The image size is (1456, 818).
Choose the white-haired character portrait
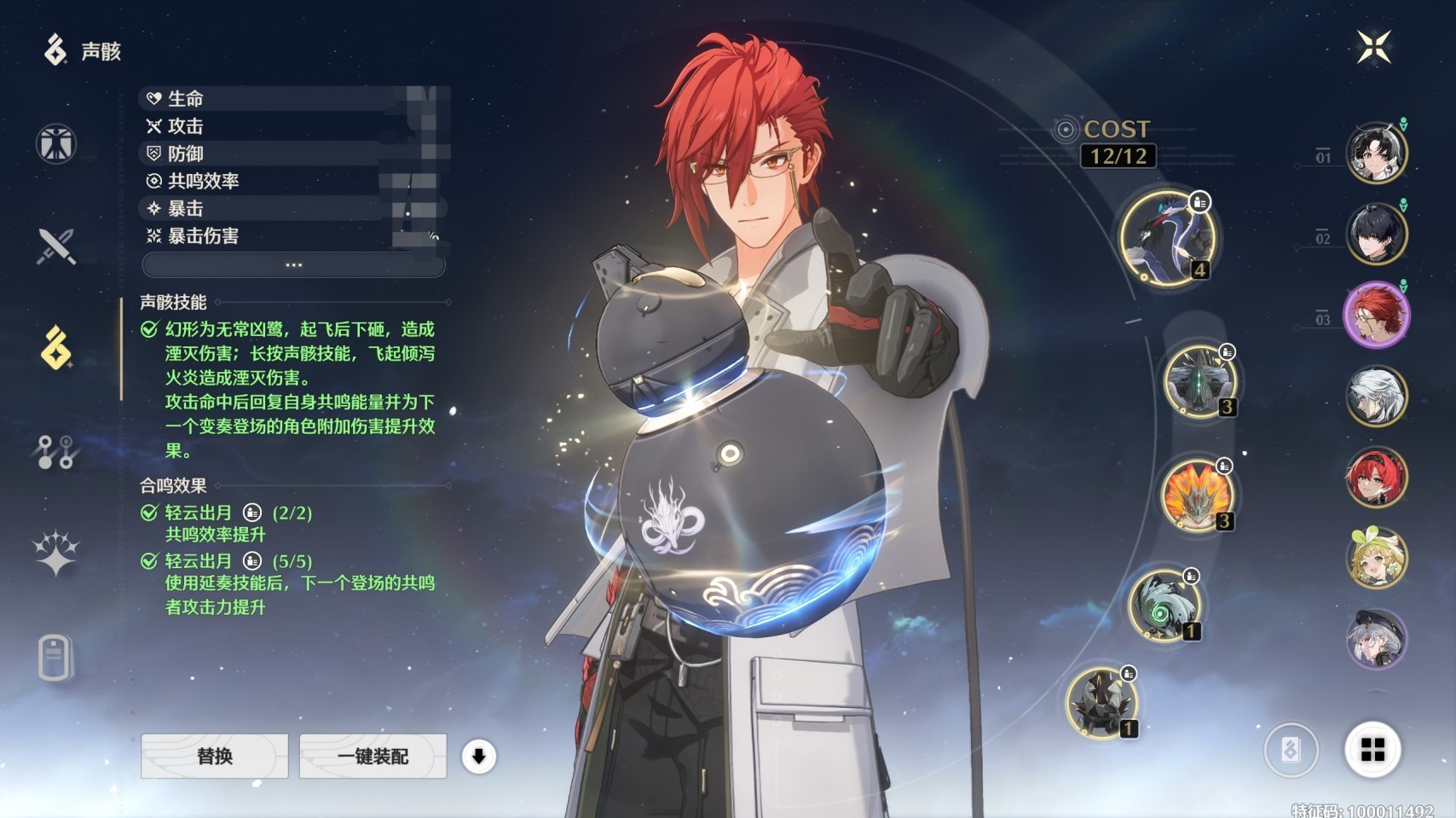pyautogui.click(x=1376, y=397)
